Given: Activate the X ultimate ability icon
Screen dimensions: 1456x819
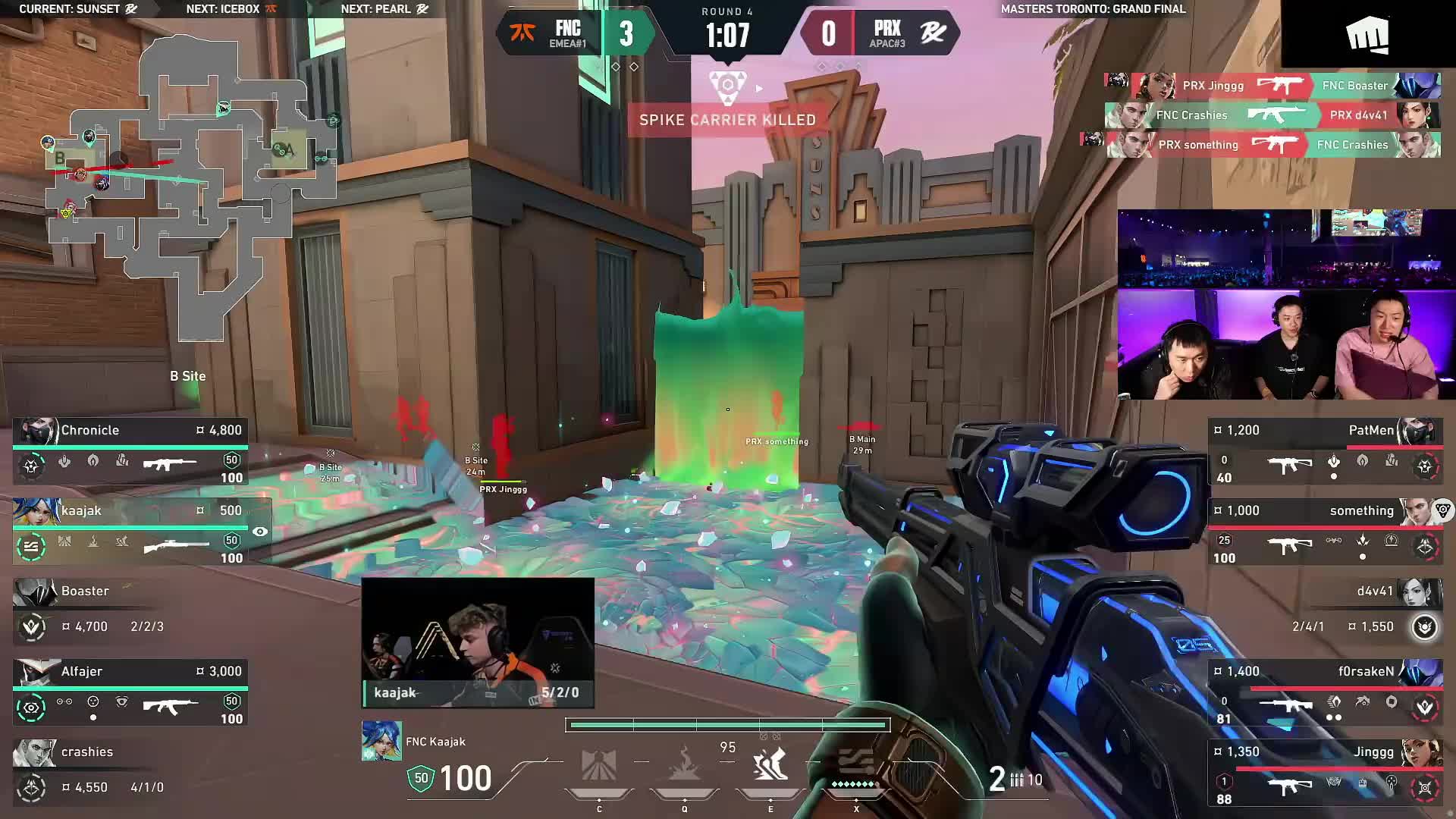Looking at the screenshot, I should tap(855, 766).
